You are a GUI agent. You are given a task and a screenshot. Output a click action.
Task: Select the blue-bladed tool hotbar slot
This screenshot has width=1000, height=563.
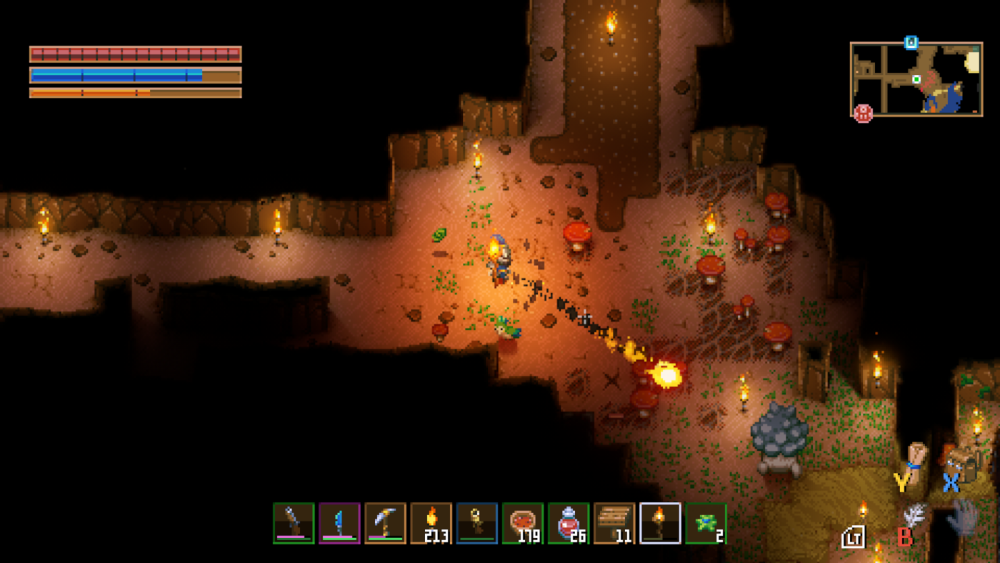339,523
